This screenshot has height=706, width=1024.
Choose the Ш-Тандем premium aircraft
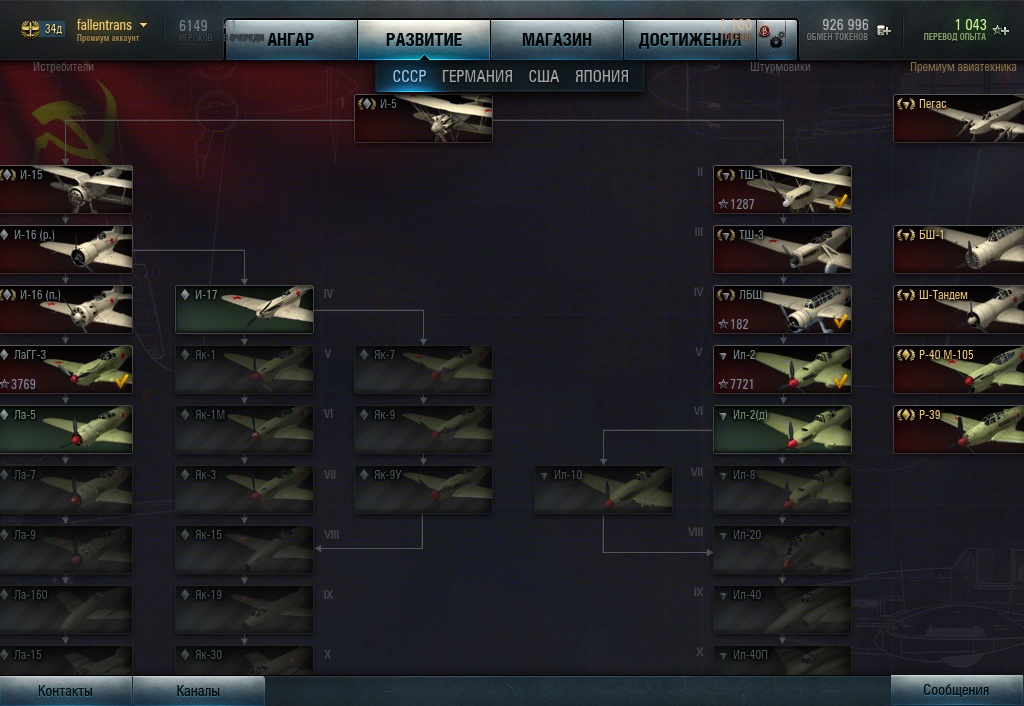coord(957,309)
